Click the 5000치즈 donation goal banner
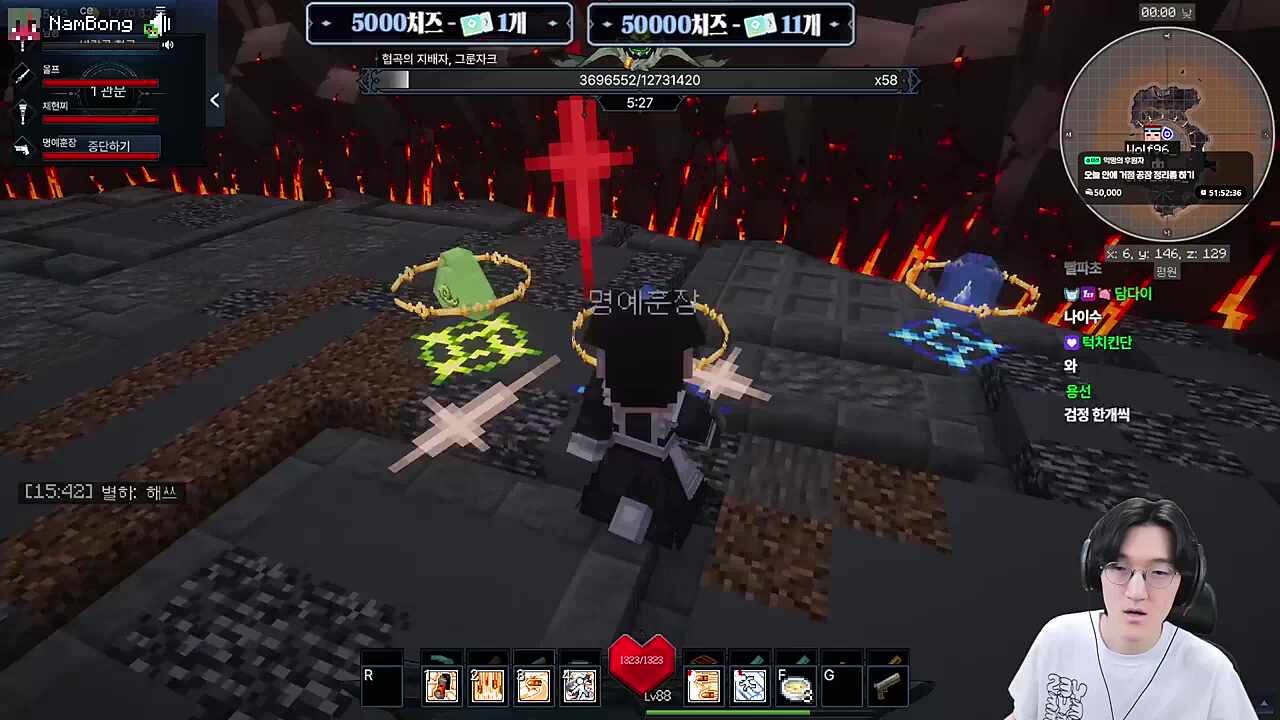Image resolution: width=1280 pixels, height=720 pixels. pos(439,24)
